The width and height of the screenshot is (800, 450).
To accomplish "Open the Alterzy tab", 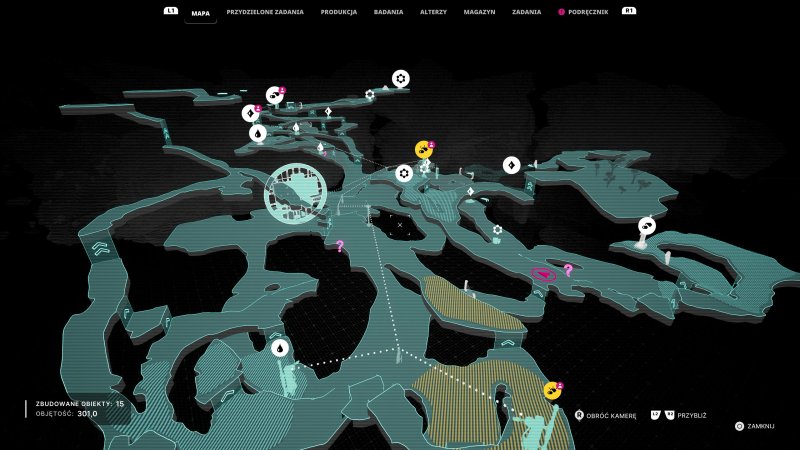I will point(434,12).
